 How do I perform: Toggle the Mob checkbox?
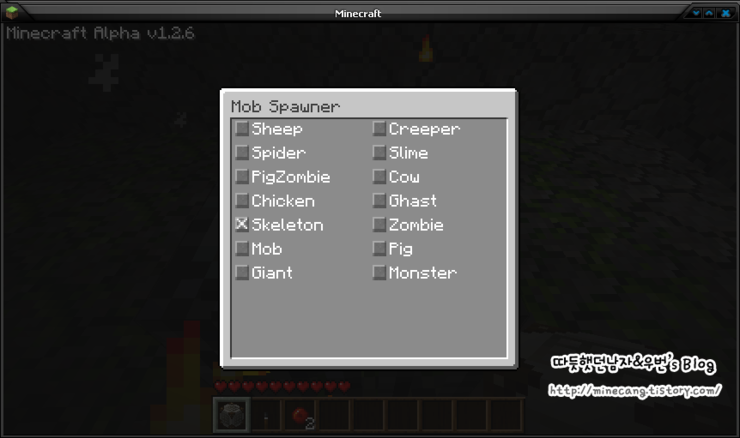coord(242,249)
